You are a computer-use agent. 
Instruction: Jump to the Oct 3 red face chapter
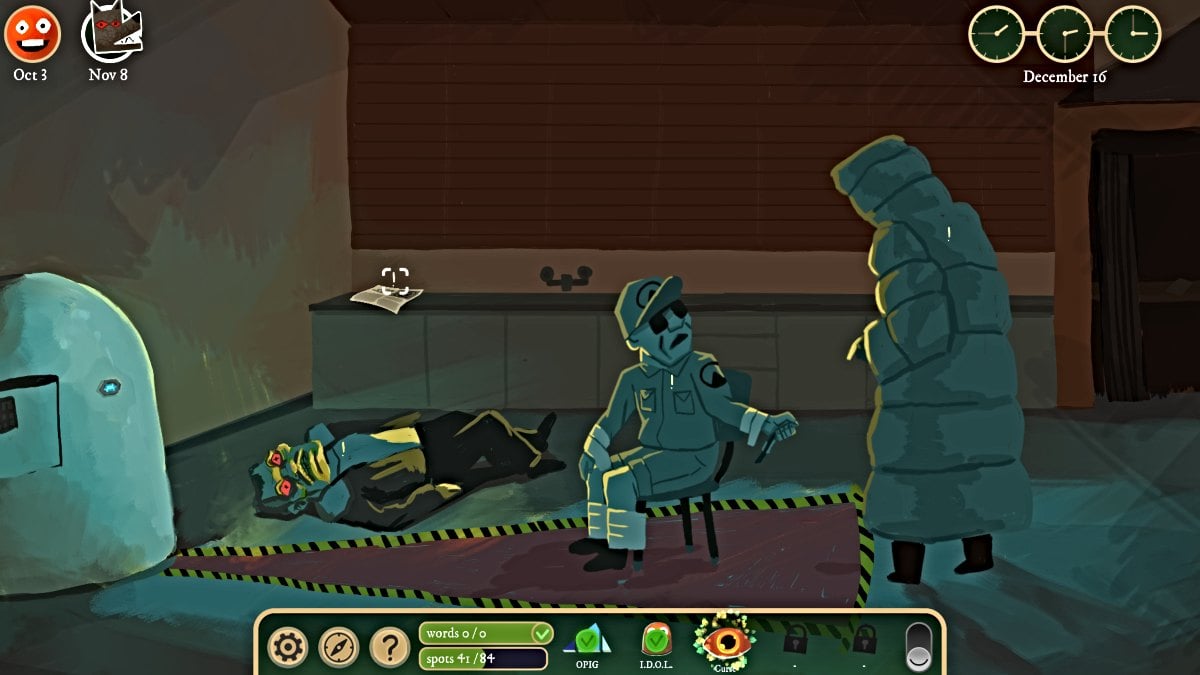point(32,34)
